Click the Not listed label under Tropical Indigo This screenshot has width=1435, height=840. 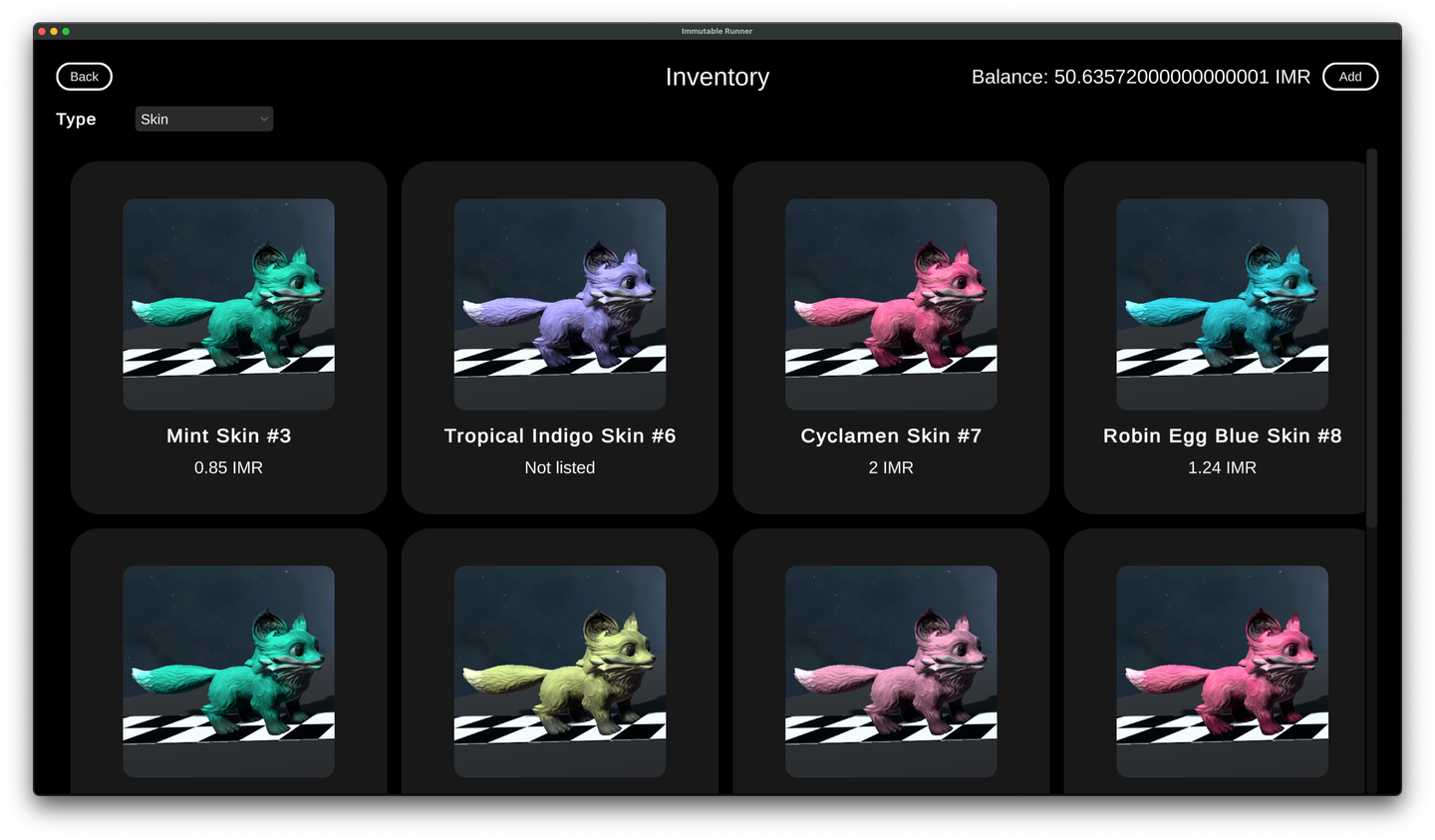point(559,467)
